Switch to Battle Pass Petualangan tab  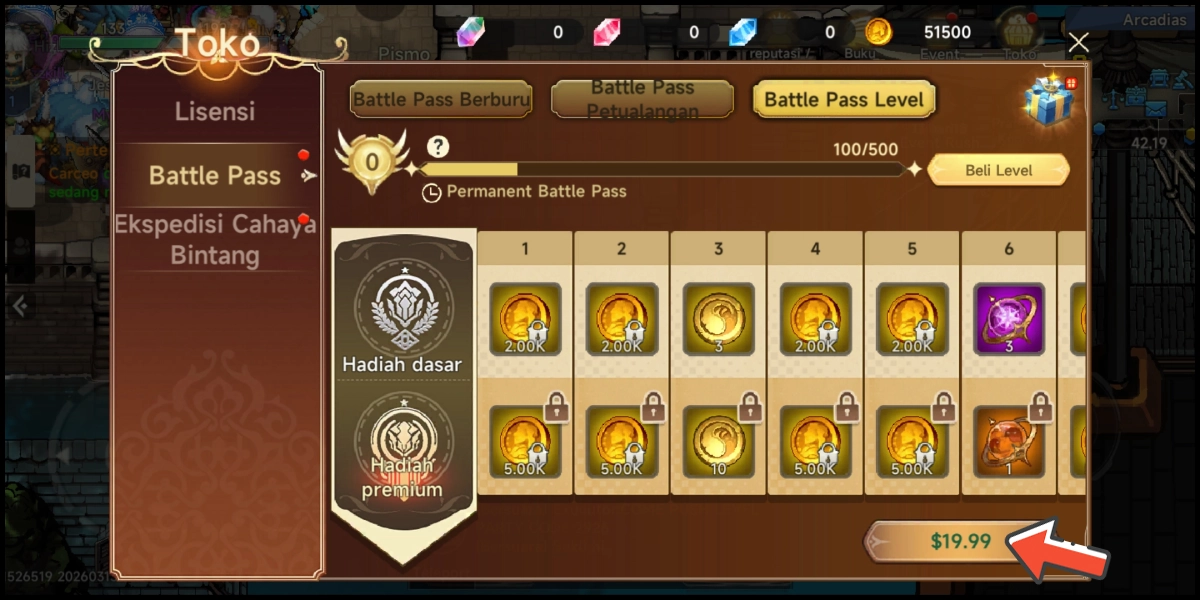643,100
